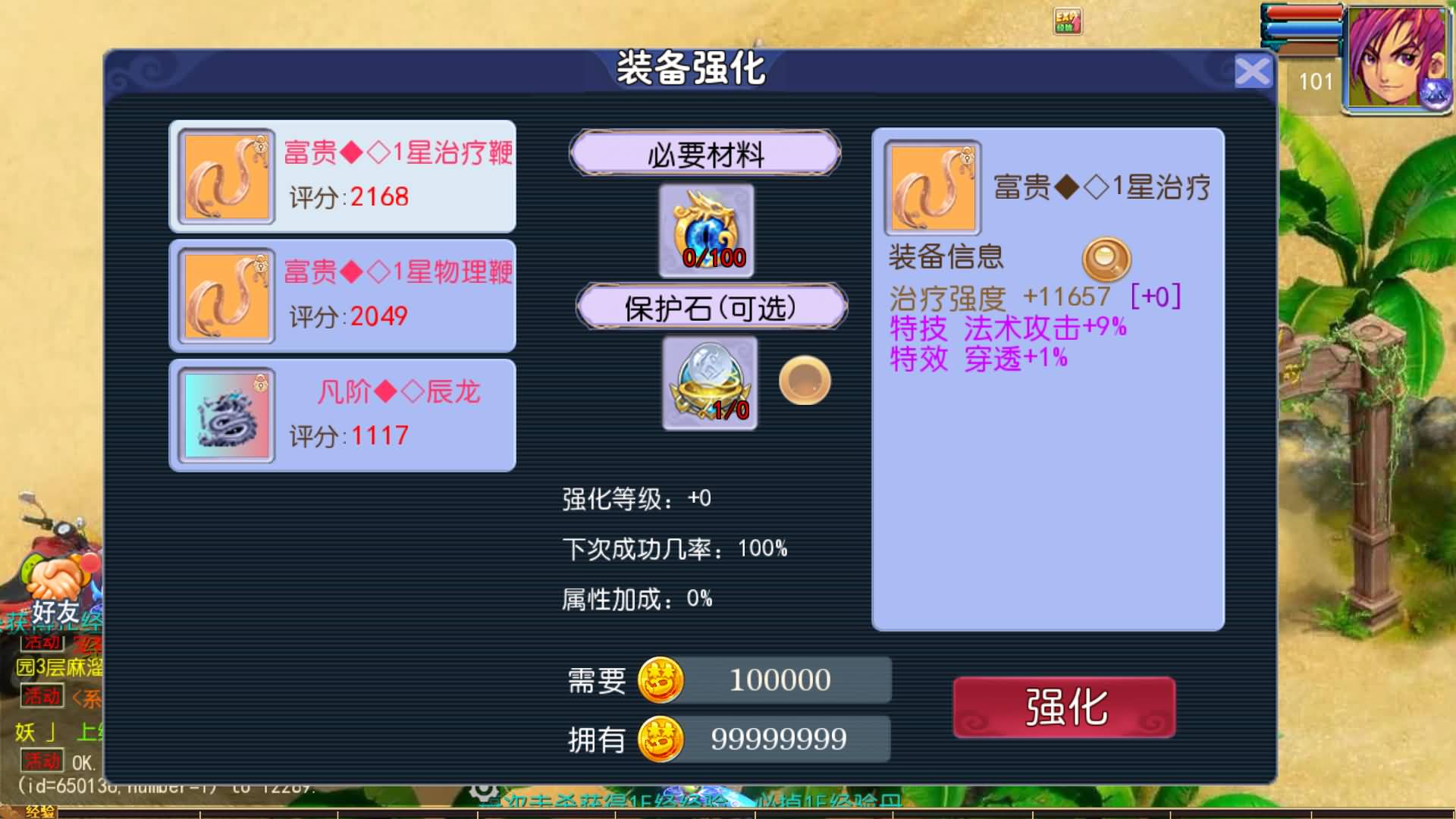
Task: Close the 装备强化 window
Action: pos(1255,70)
